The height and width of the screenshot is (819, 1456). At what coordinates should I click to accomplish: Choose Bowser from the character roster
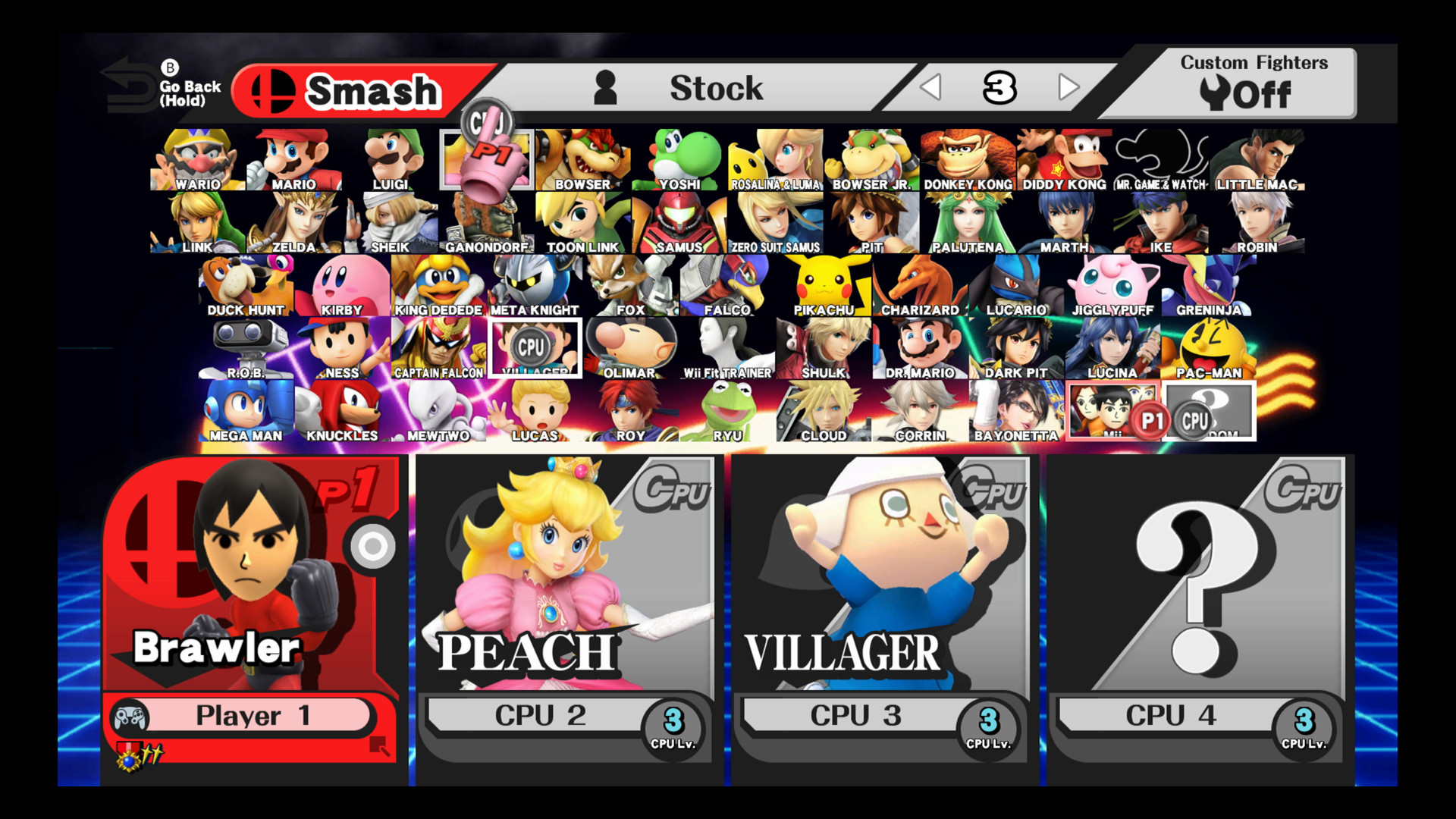(582, 155)
